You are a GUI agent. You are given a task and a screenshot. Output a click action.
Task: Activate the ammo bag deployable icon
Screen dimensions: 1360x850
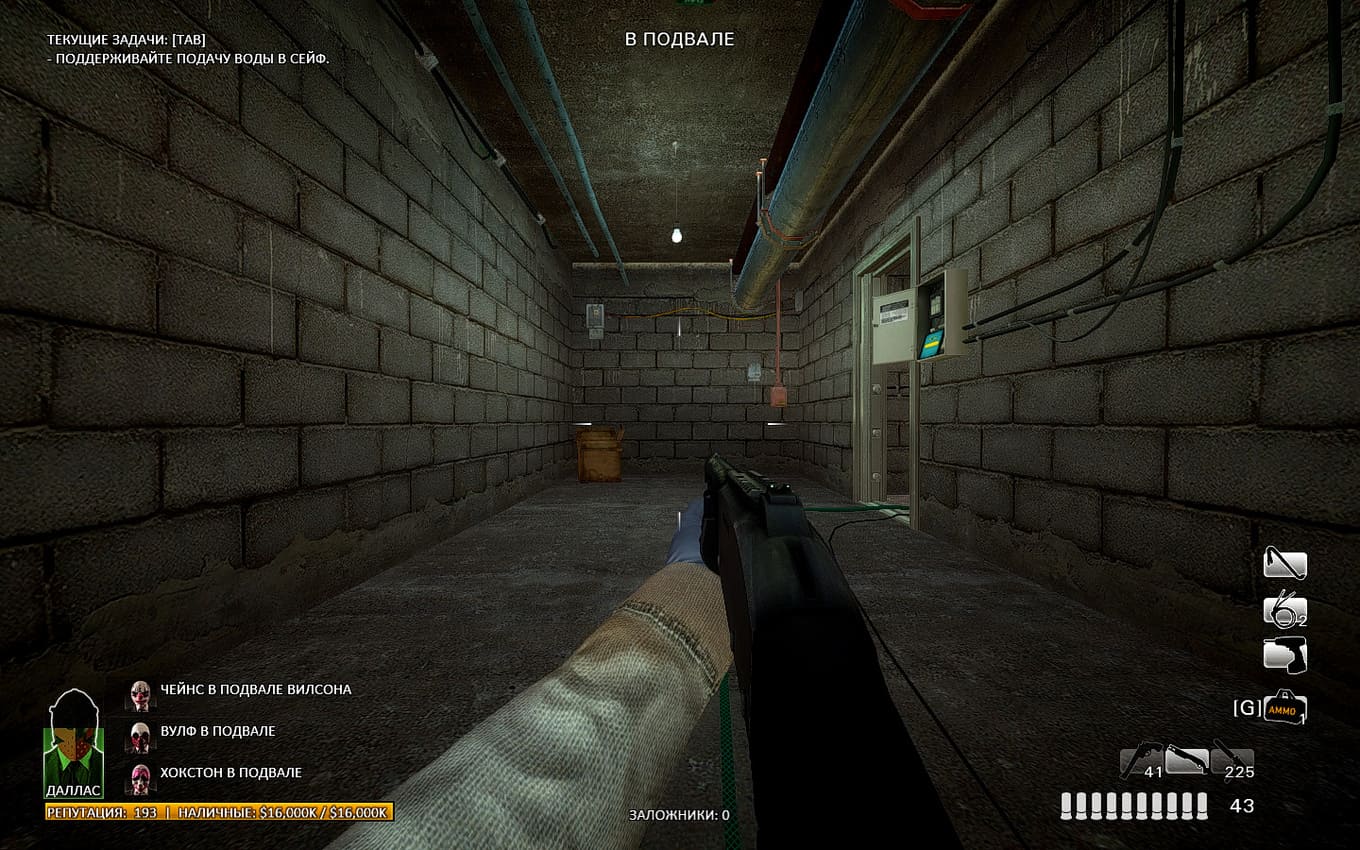1285,708
